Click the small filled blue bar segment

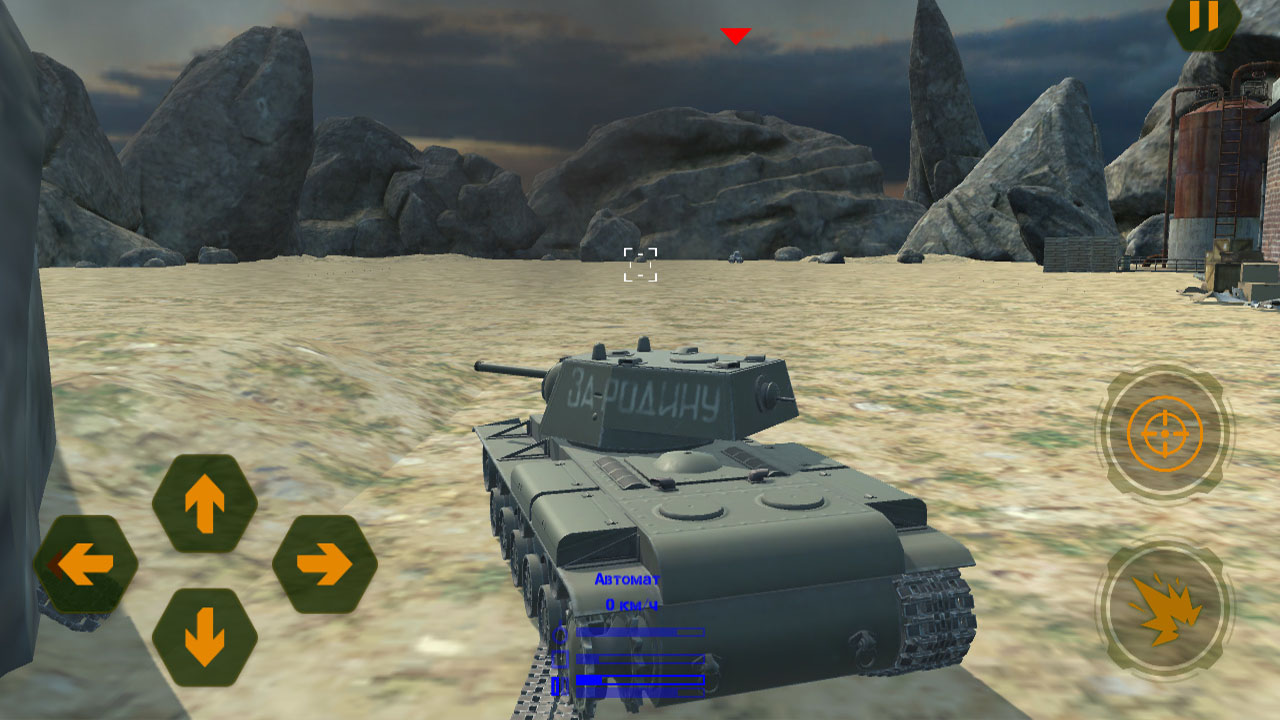[588, 678]
